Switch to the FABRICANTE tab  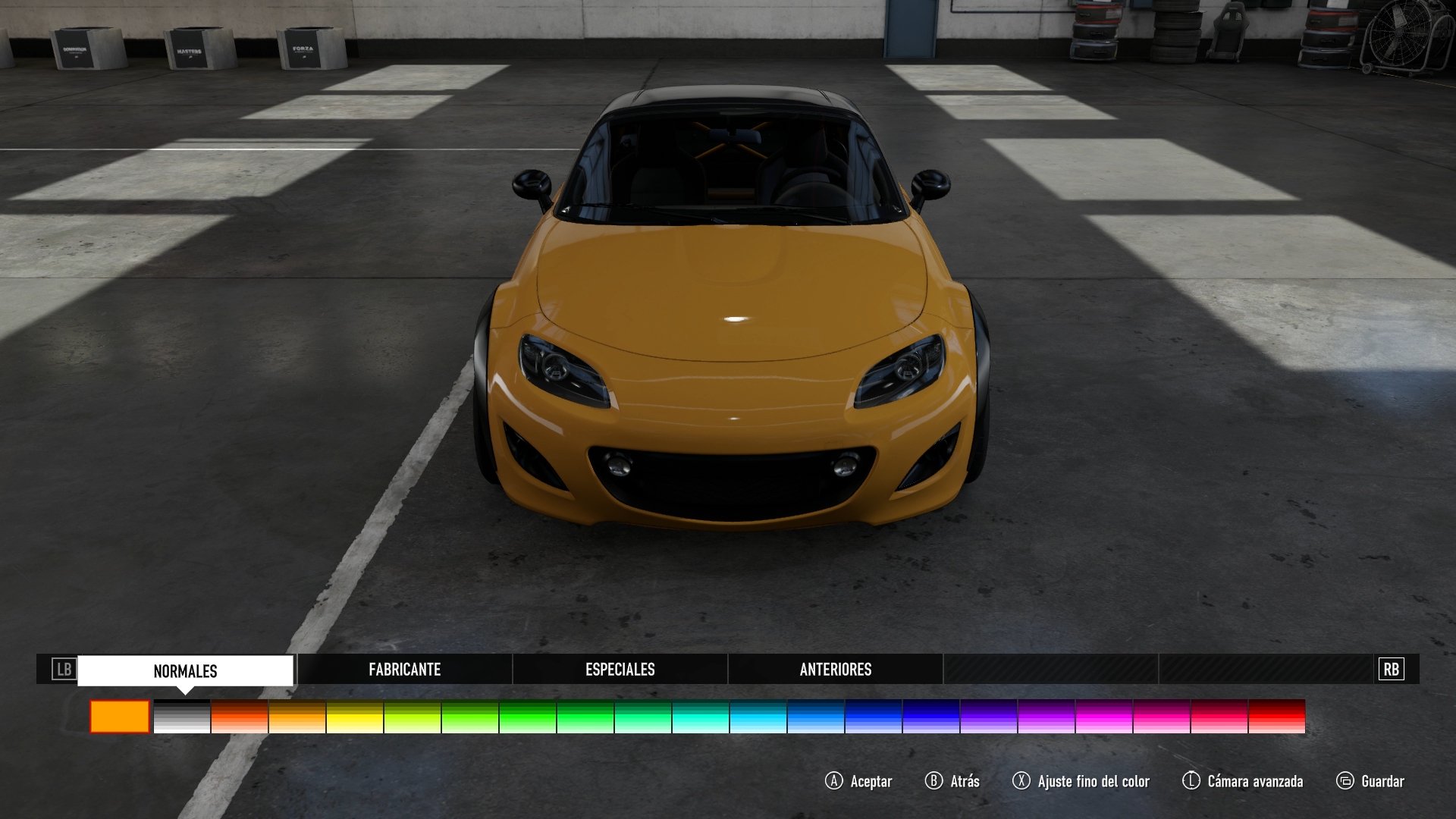point(404,670)
